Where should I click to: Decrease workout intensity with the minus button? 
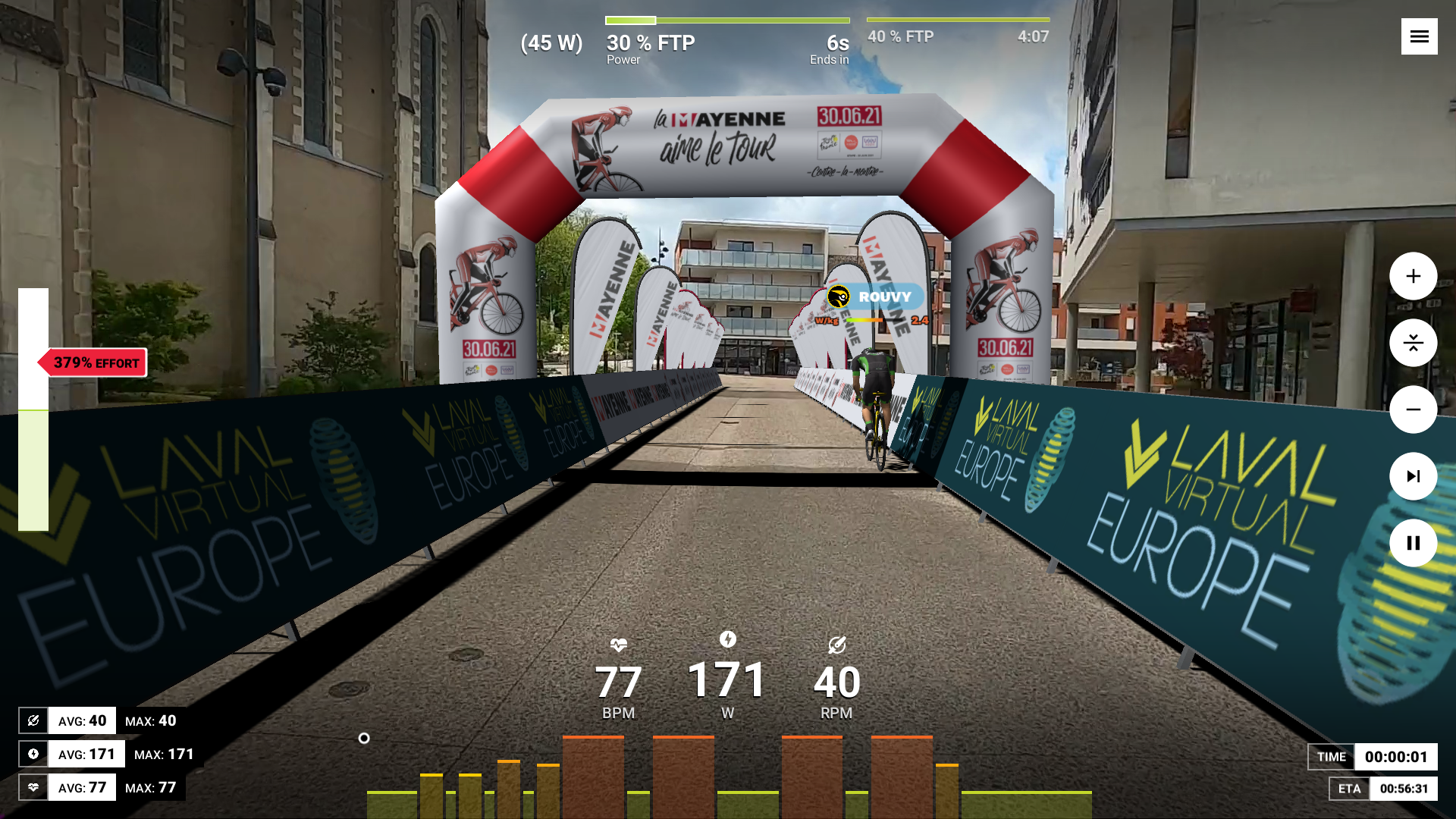[x=1413, y=409]
